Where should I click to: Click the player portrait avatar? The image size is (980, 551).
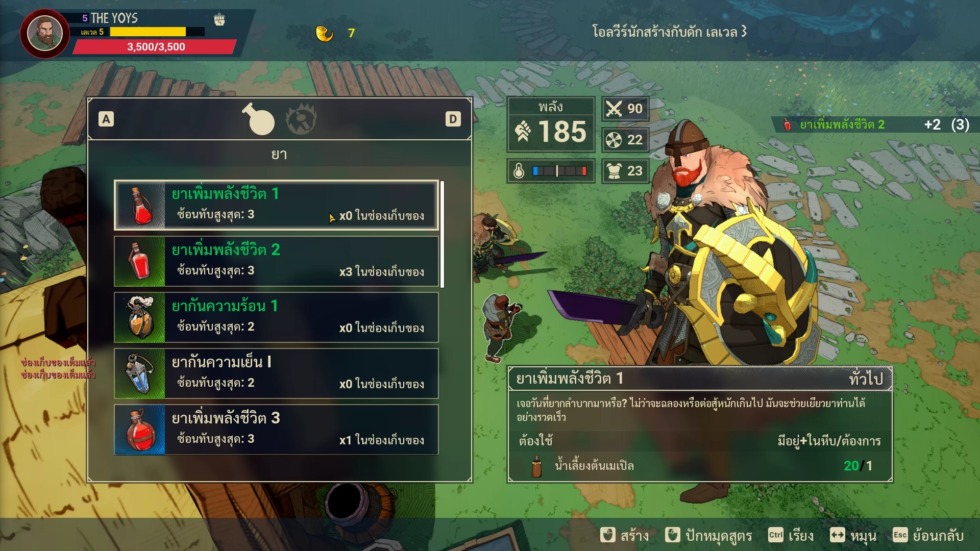pos(43,34)
